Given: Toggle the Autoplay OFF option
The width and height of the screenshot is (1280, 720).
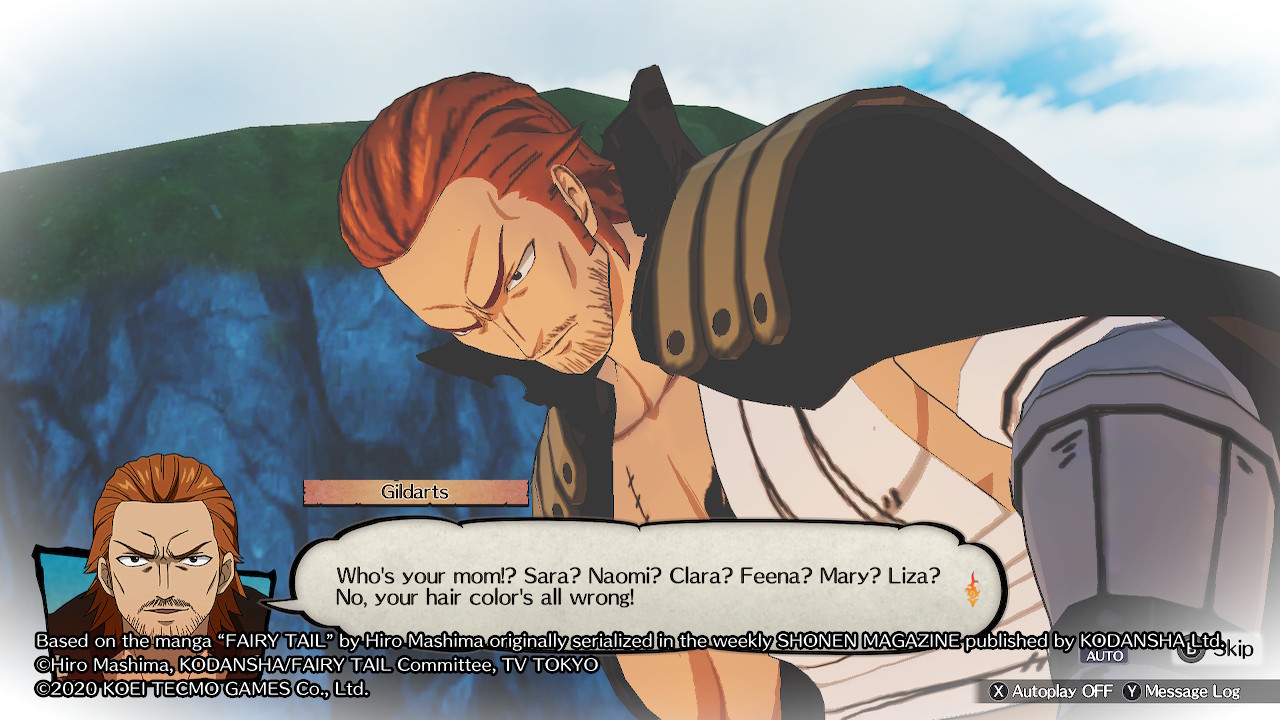Looking at the screenshot, I should tap(1051, 691).
